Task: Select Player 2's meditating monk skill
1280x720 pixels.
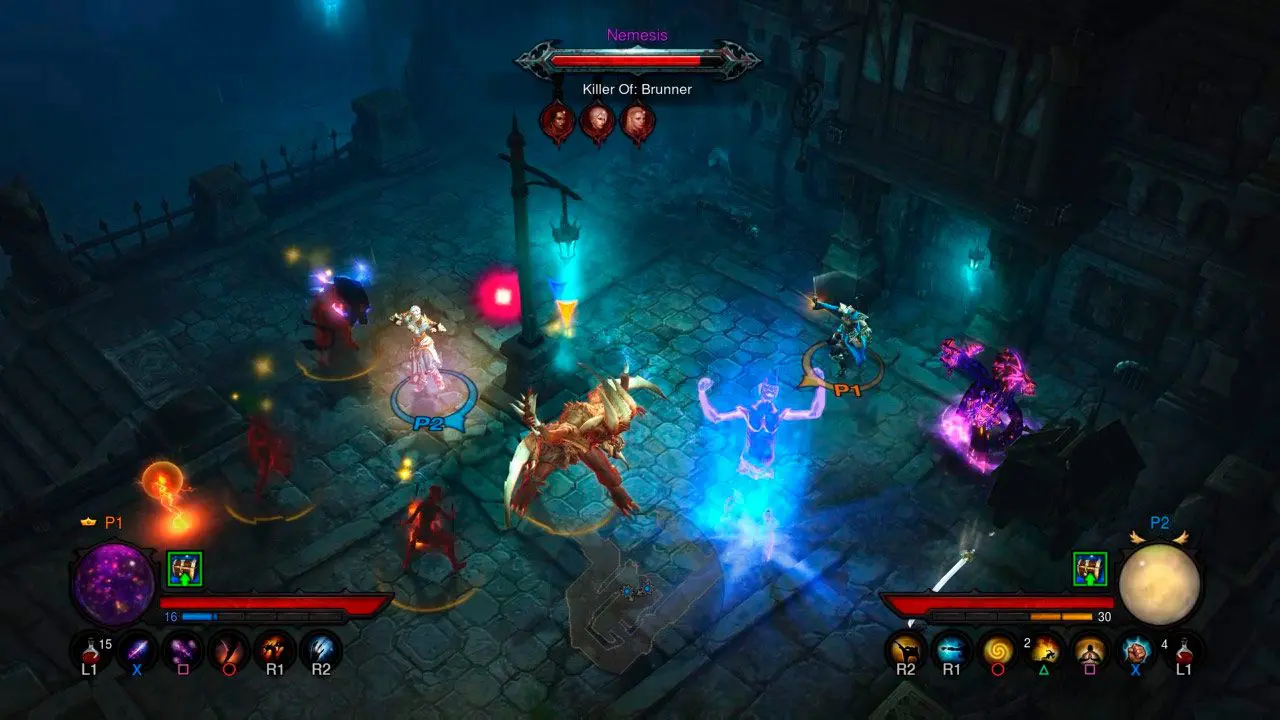Action: pyautogui.click(x=1089, y=650)
